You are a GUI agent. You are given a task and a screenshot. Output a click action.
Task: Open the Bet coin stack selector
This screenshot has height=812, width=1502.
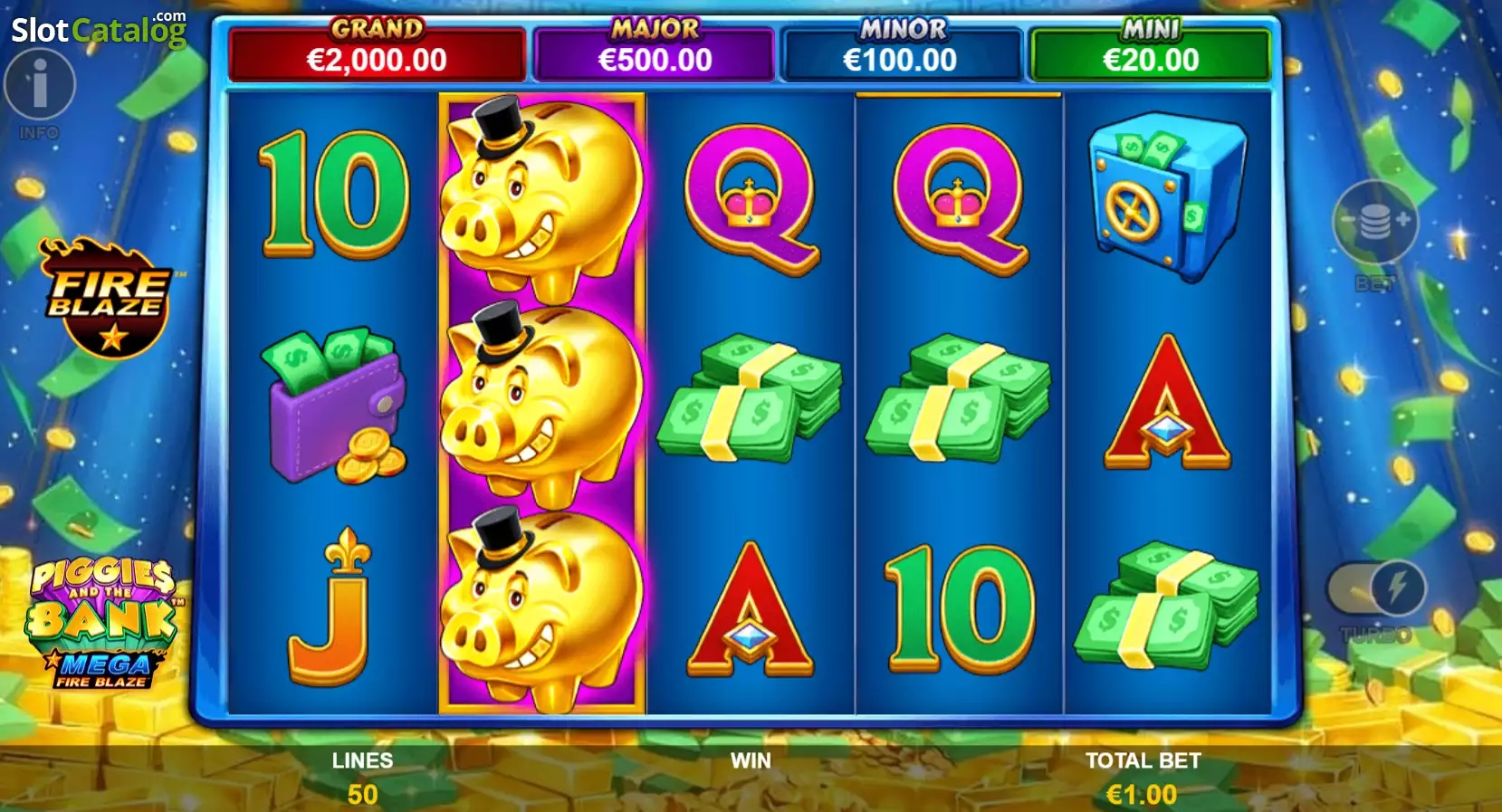click(1374, 222)
